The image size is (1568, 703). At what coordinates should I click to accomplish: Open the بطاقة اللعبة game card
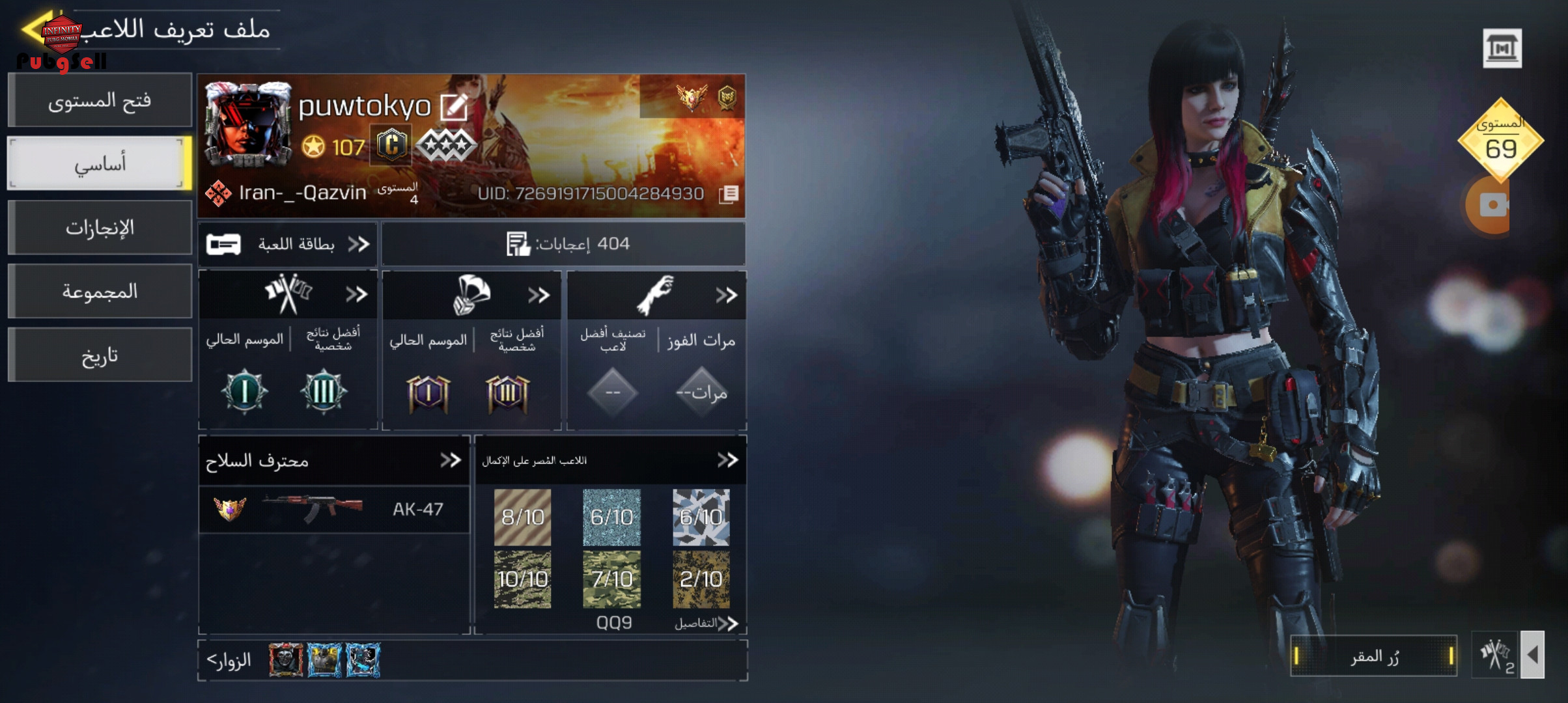click(288, 244)
